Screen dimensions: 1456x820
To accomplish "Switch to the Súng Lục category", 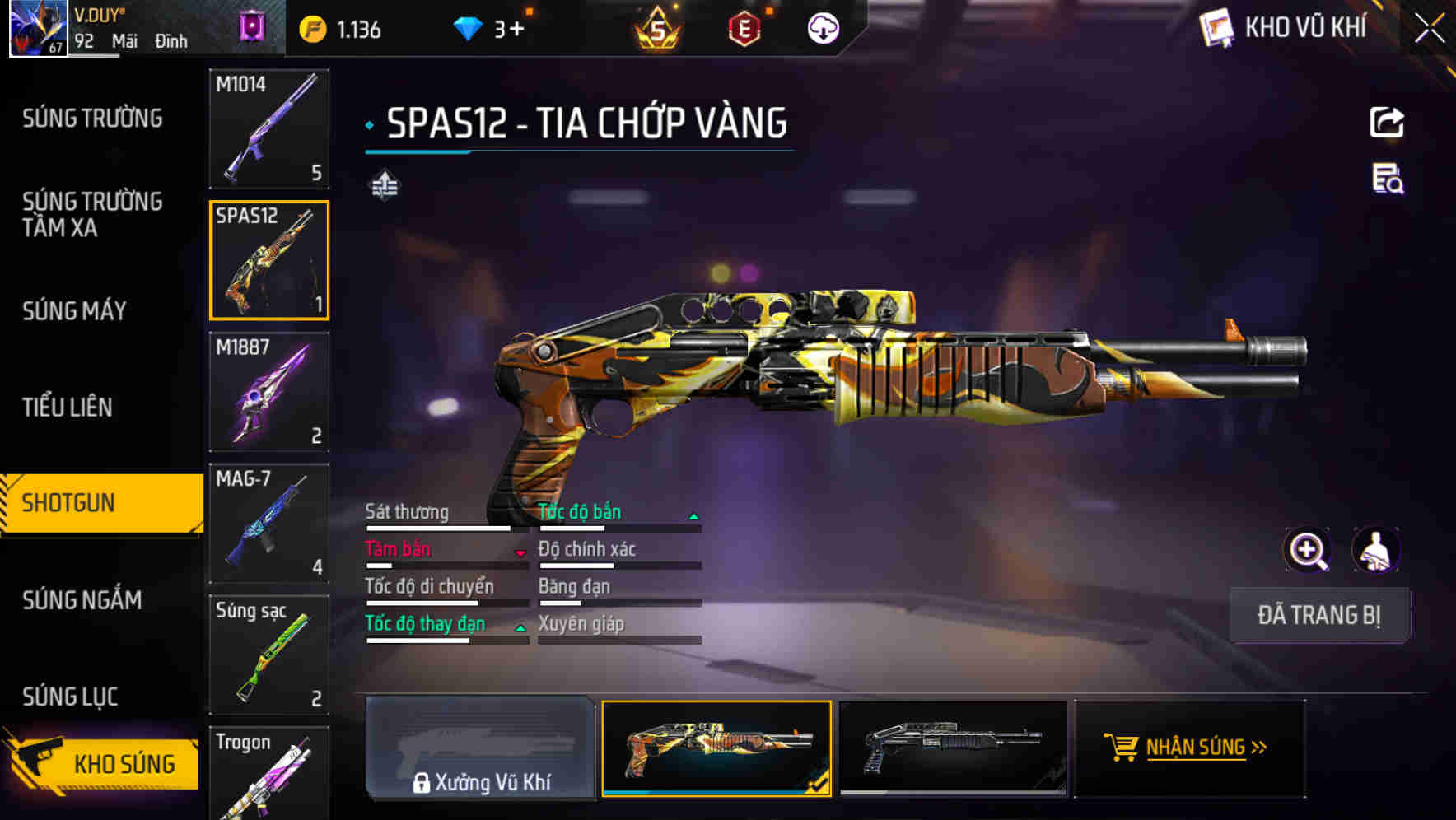I will click(70, 697).
